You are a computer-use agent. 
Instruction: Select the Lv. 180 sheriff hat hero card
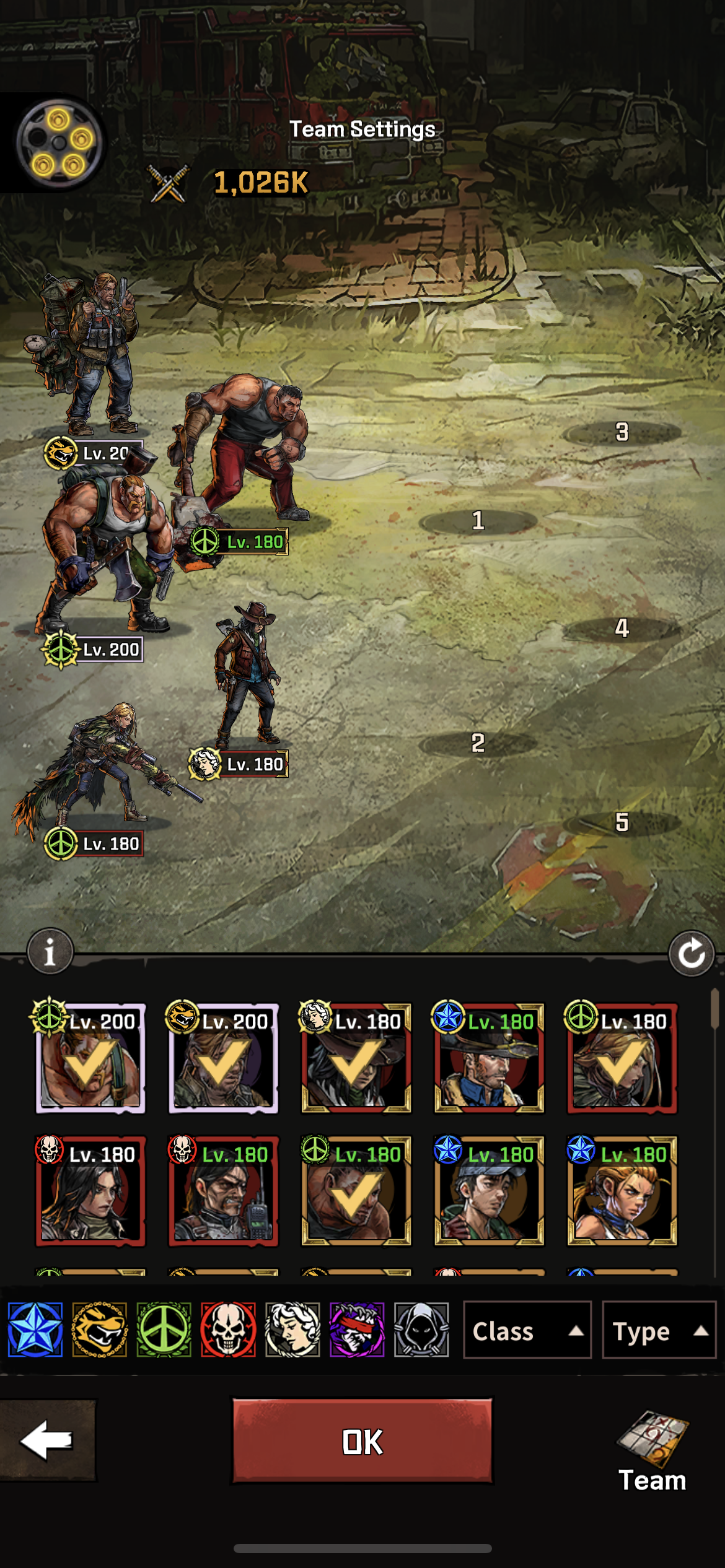coord(489,1059)
